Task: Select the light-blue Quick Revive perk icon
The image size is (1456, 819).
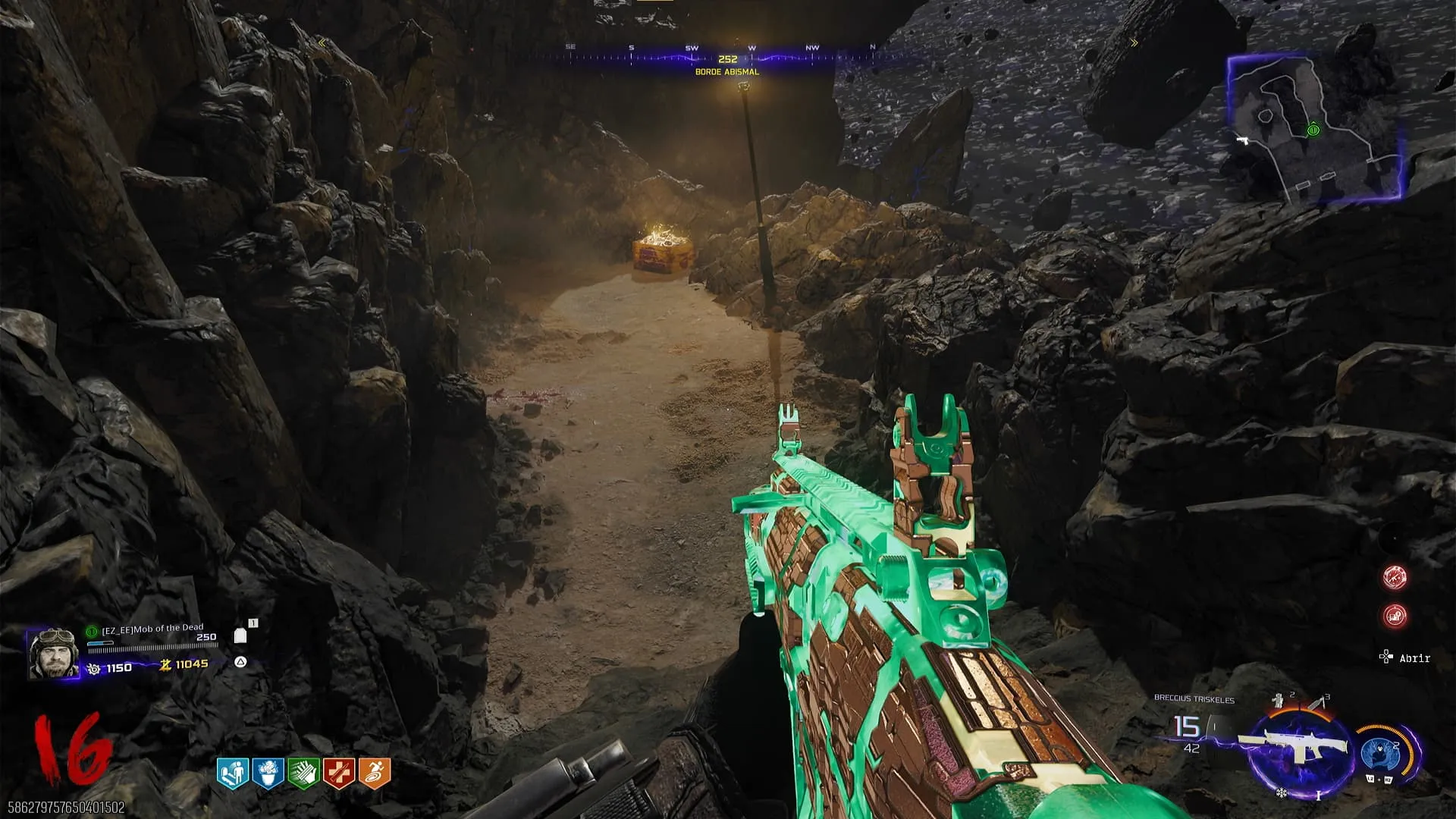Action: click(233, 773)
